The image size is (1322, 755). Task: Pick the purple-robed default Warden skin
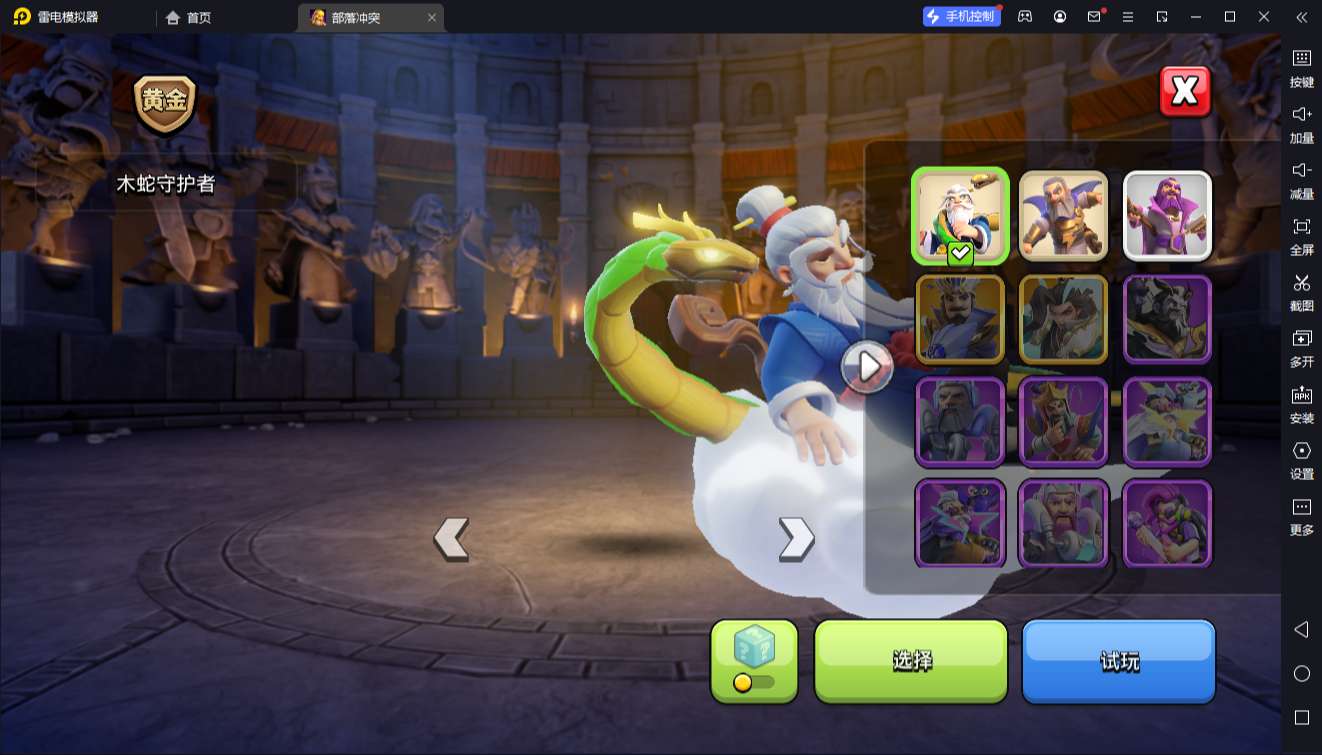[1167, 216]
